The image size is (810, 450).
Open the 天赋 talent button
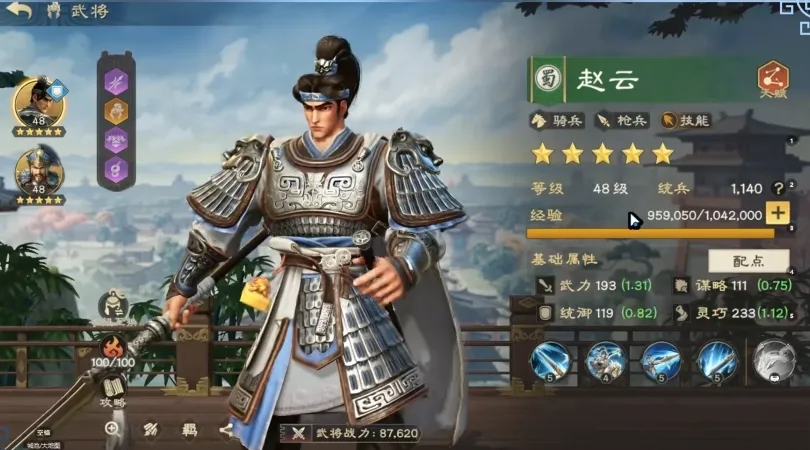pos(772,79)
